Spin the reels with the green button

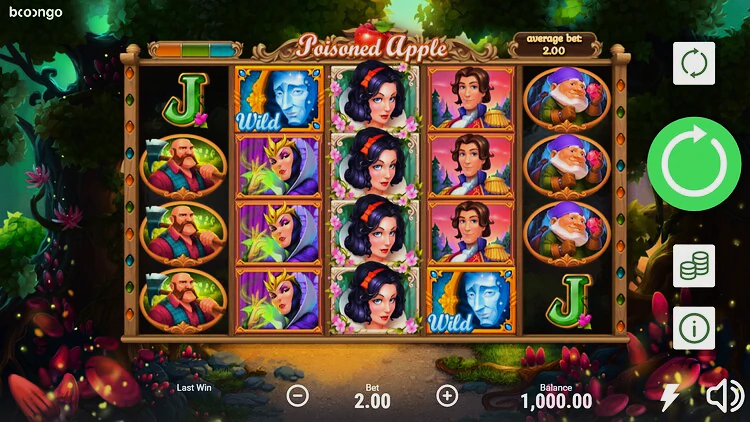[693, 164]
